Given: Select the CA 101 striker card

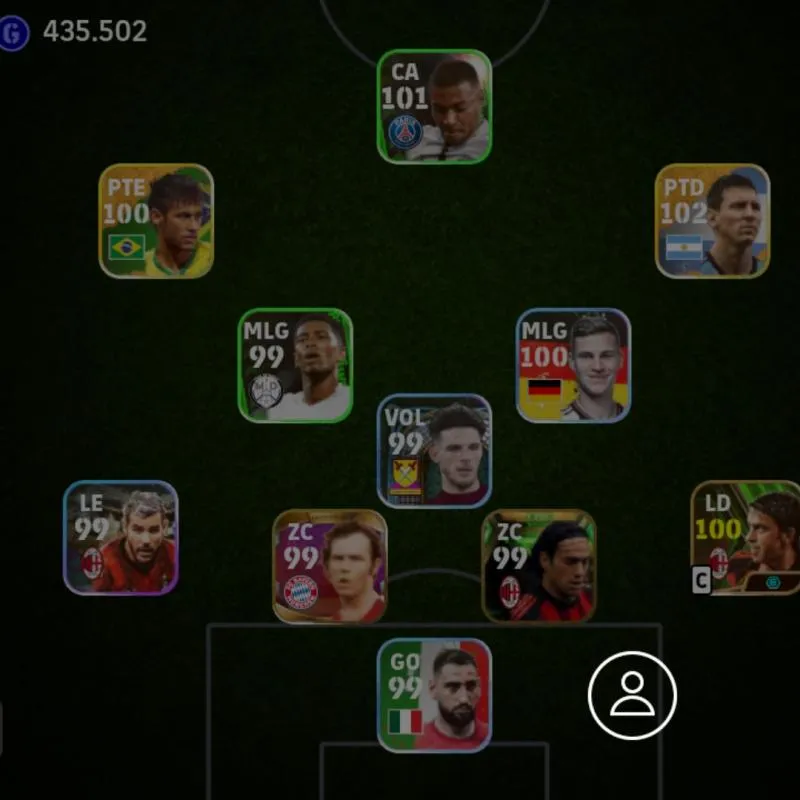Looking at the screenshot, I should point(434,107).
